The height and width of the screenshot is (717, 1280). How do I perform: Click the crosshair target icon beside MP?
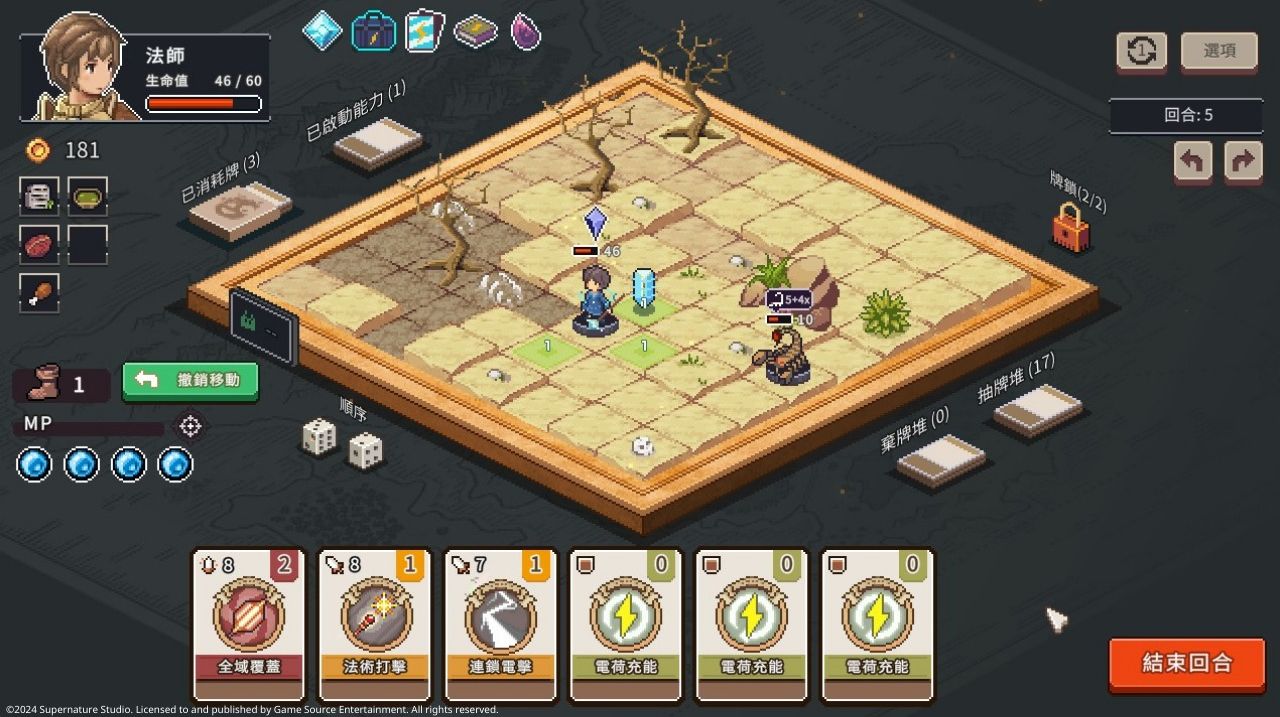(x=190, y=426)
